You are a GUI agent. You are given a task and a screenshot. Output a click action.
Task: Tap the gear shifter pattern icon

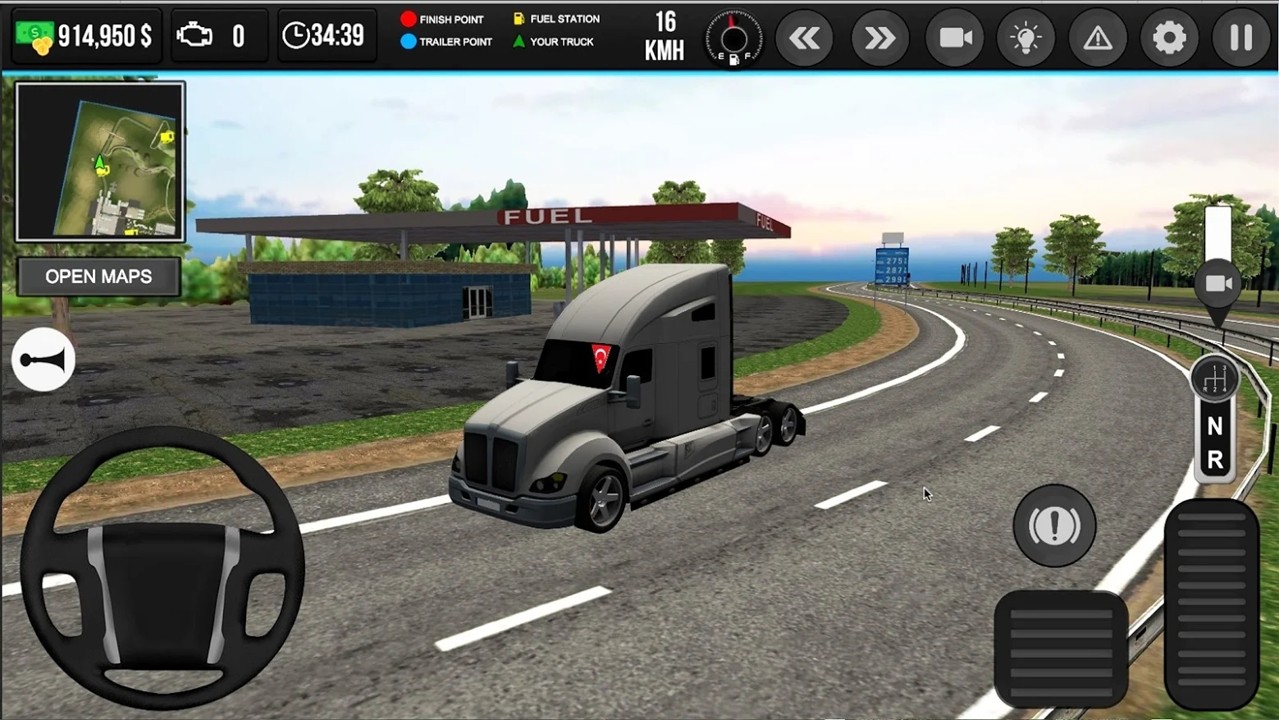tap(1215, 379)
